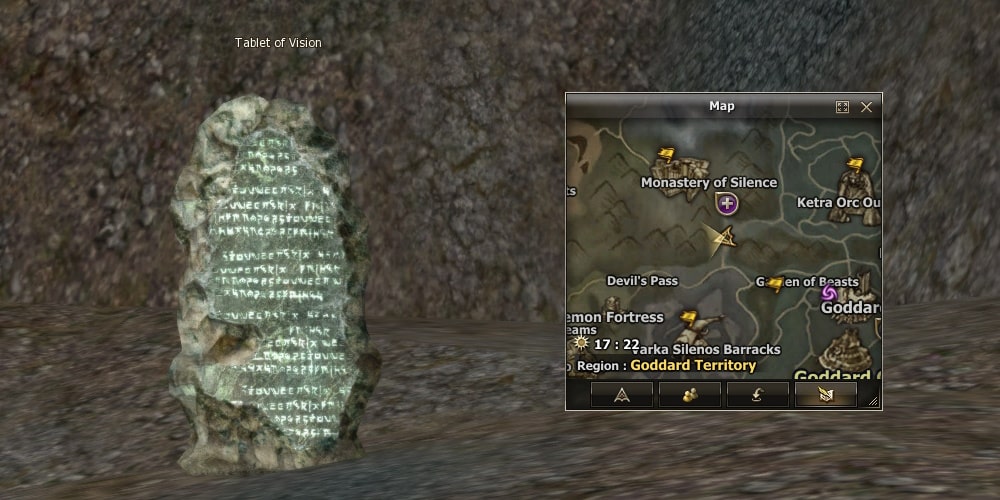Click the player arrow on the map

pos(720,238)
